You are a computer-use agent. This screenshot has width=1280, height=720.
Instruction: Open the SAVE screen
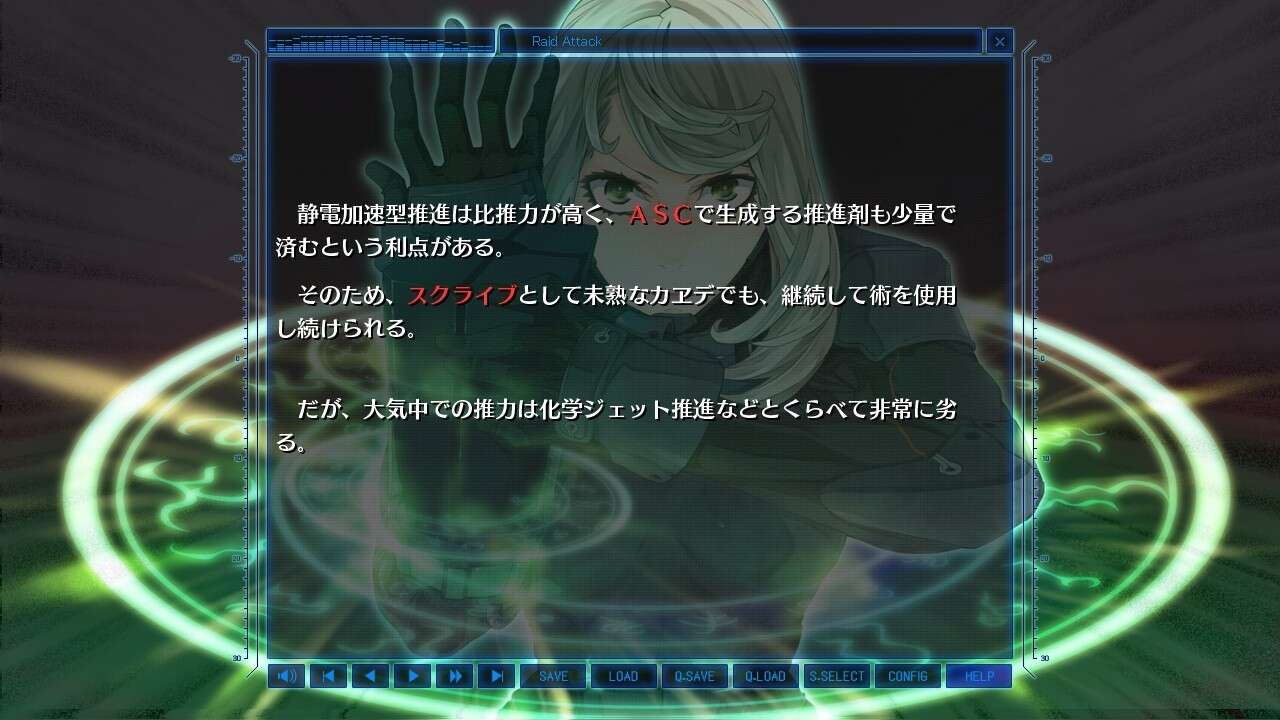tap(553, 676)
